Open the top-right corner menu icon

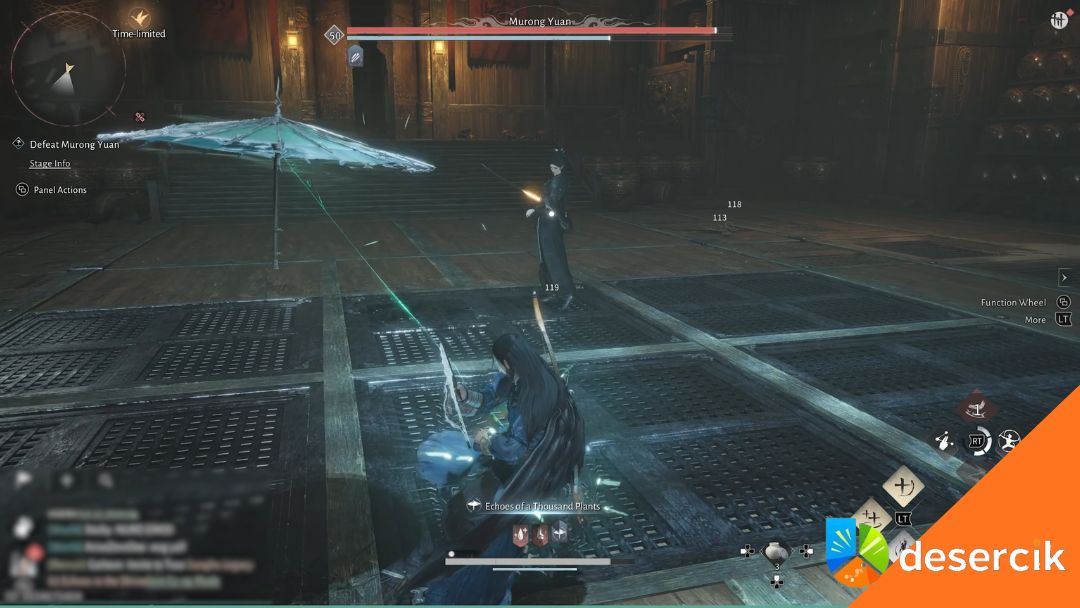[1060, 19]
